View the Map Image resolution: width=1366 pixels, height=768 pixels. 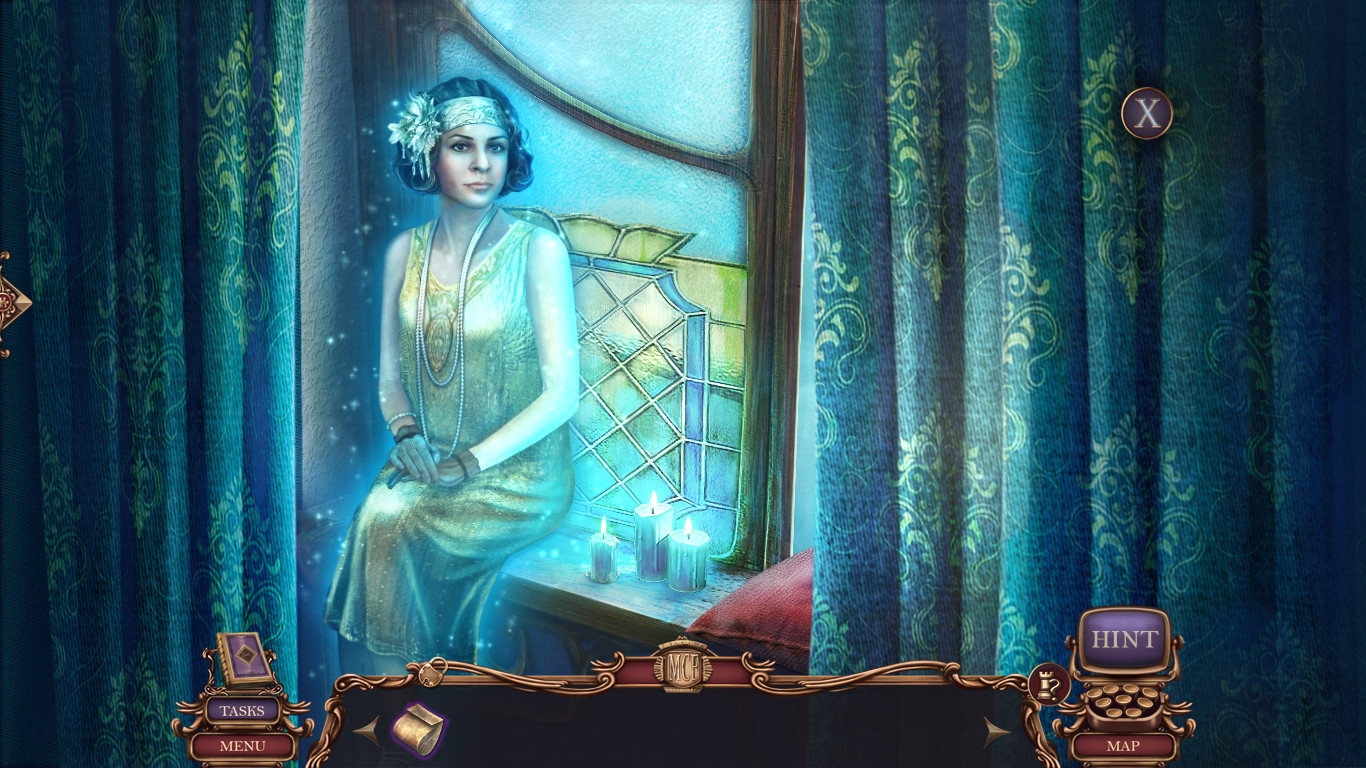click(1124, 745)
